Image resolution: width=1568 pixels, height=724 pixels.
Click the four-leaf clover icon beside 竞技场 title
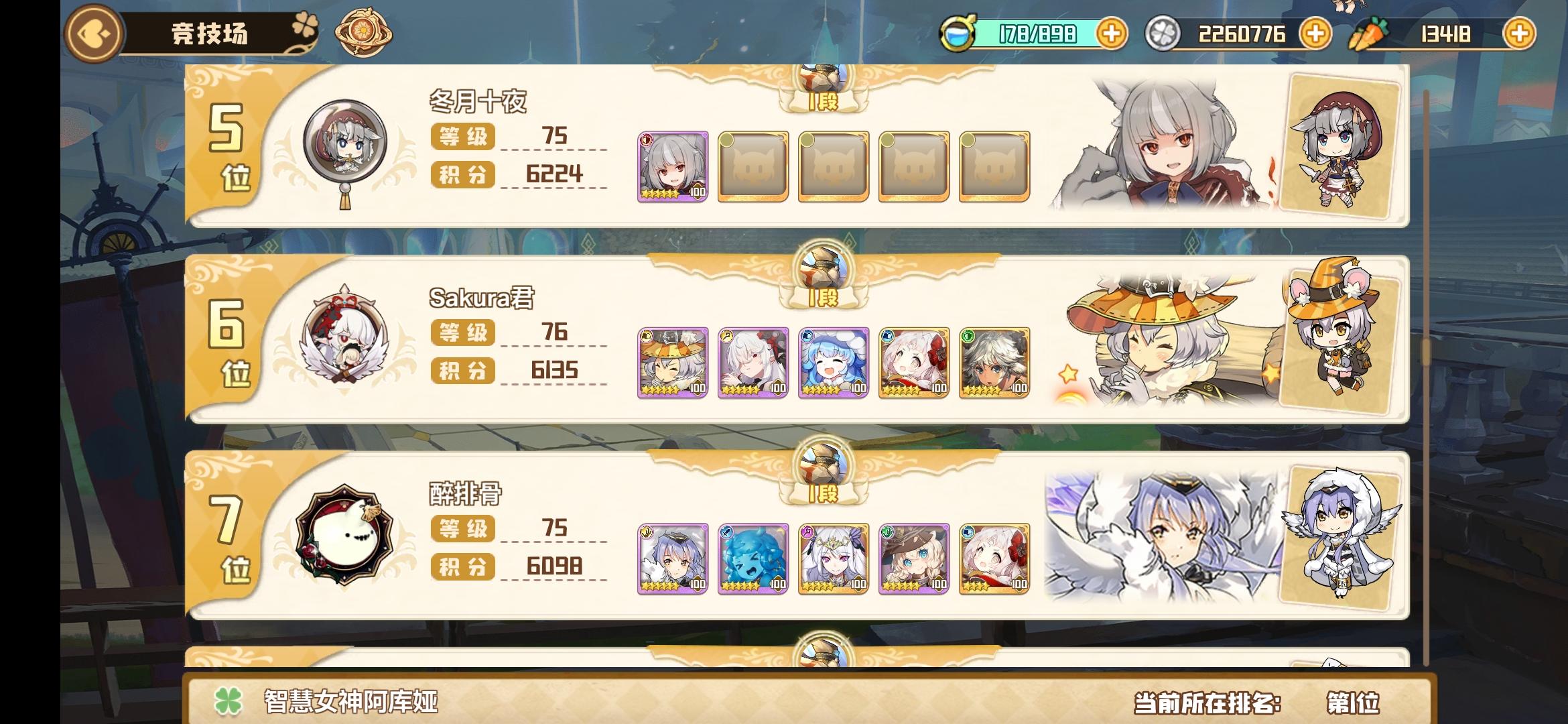pos(305,23)
